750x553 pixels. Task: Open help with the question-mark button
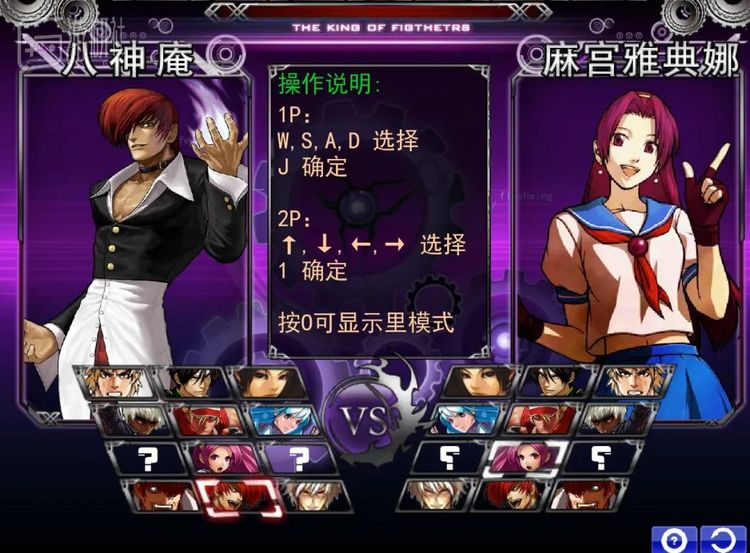pos(675,540)
